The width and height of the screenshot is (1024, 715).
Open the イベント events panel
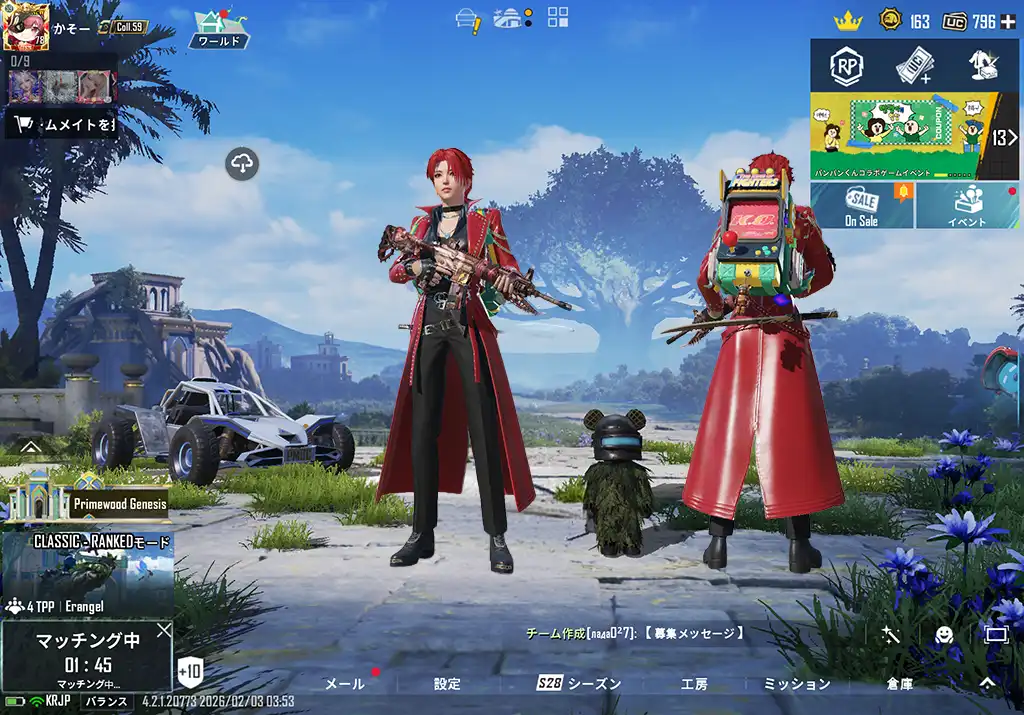coord(967,206)
